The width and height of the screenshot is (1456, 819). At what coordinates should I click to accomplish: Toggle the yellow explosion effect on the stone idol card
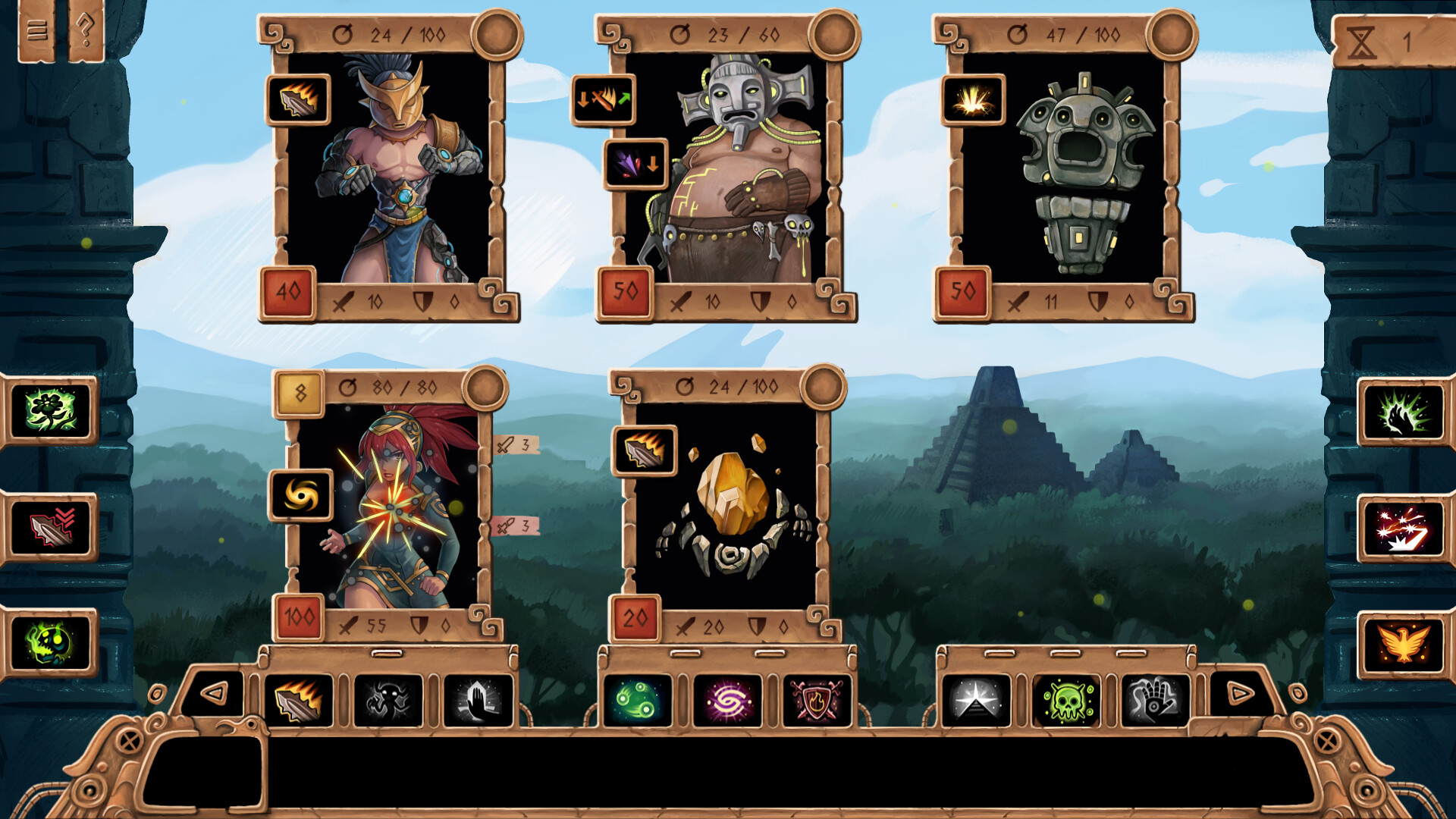point(973,101)
